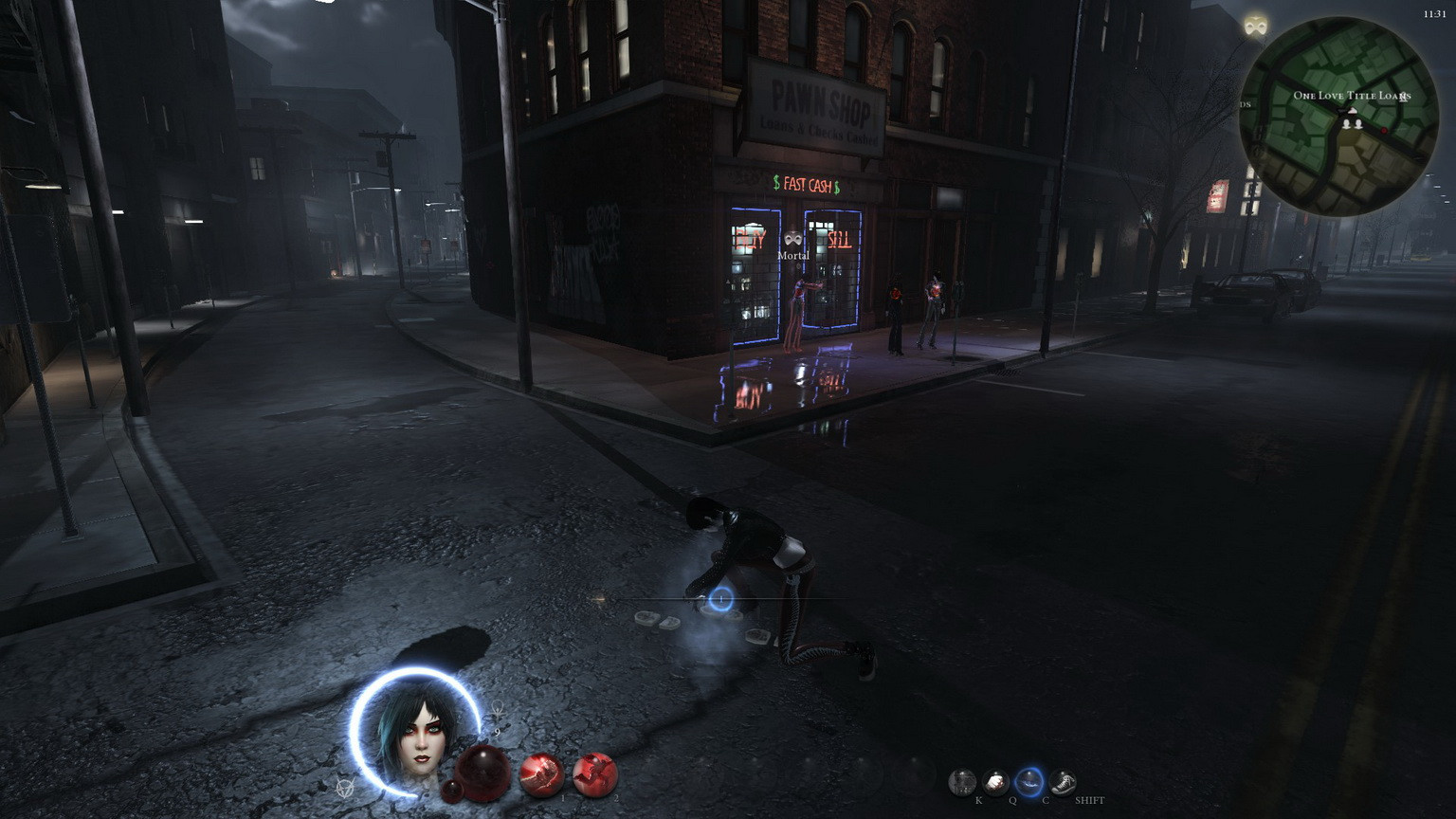Image resolution: width=1456 pixels, height=819 pixels.
Task: Click the clan symbol left of portrait
Action: 345,787
